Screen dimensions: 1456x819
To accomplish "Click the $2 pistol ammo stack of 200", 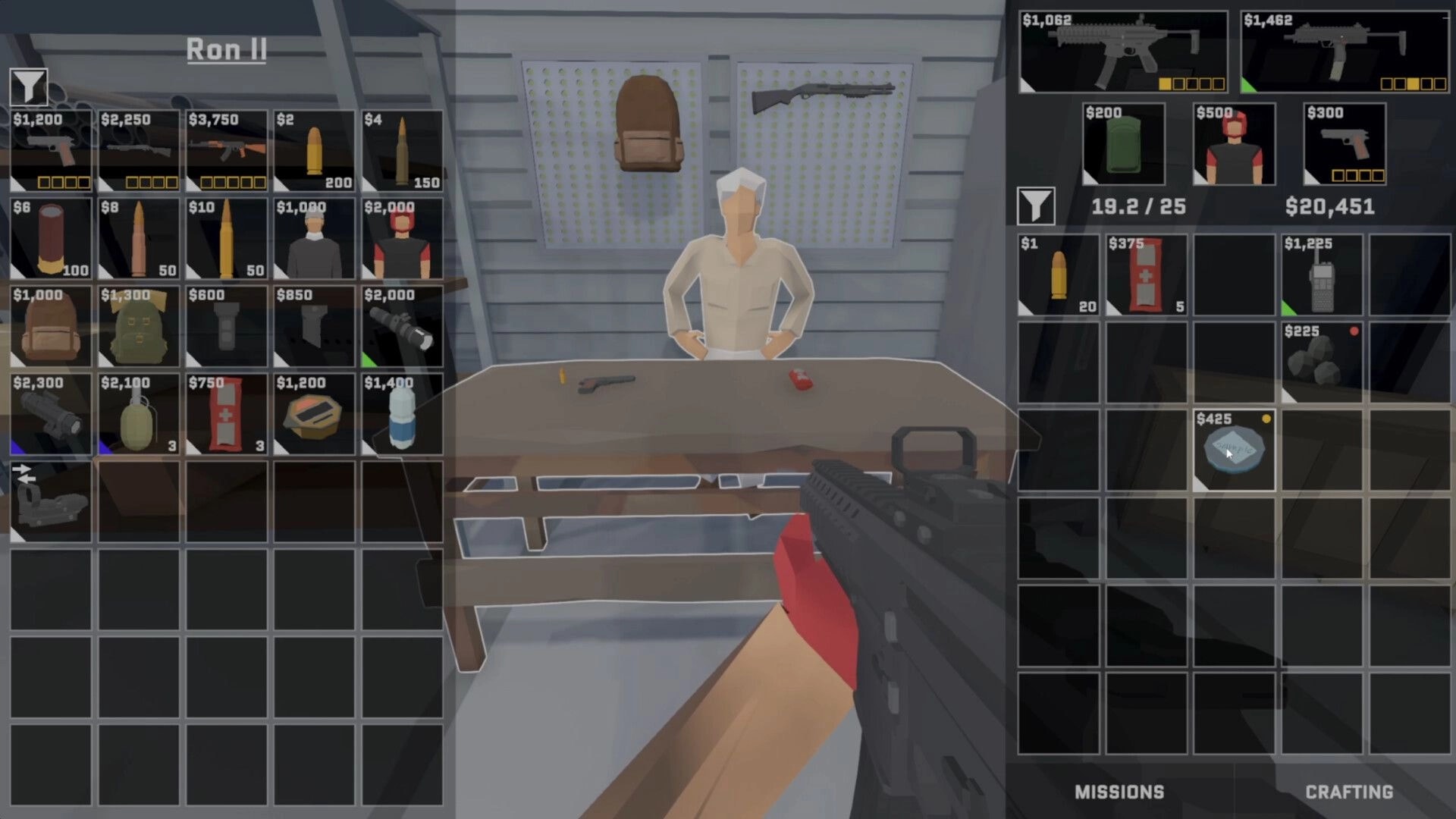I will pos(313,152).
